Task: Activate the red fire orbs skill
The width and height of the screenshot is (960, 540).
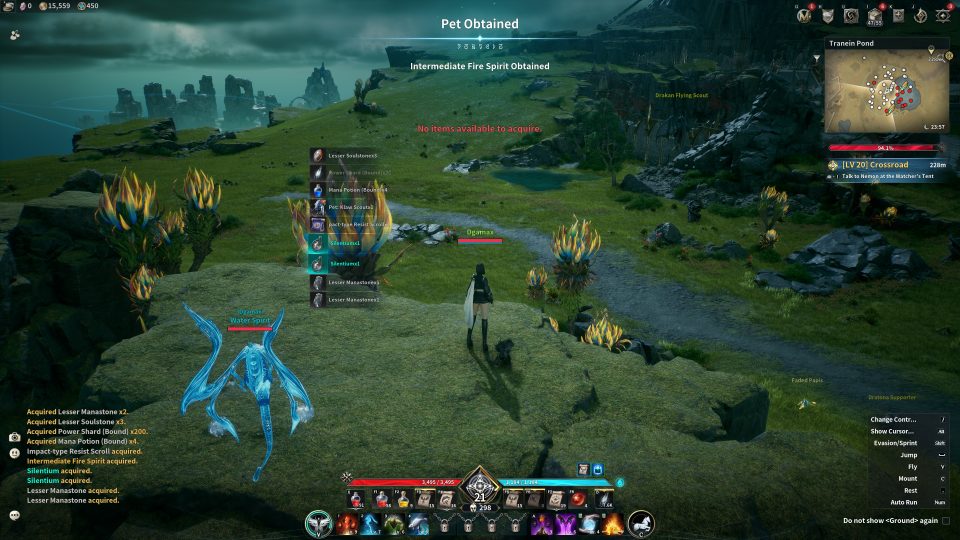Action: pyautogui.click(x=347, y=523)
